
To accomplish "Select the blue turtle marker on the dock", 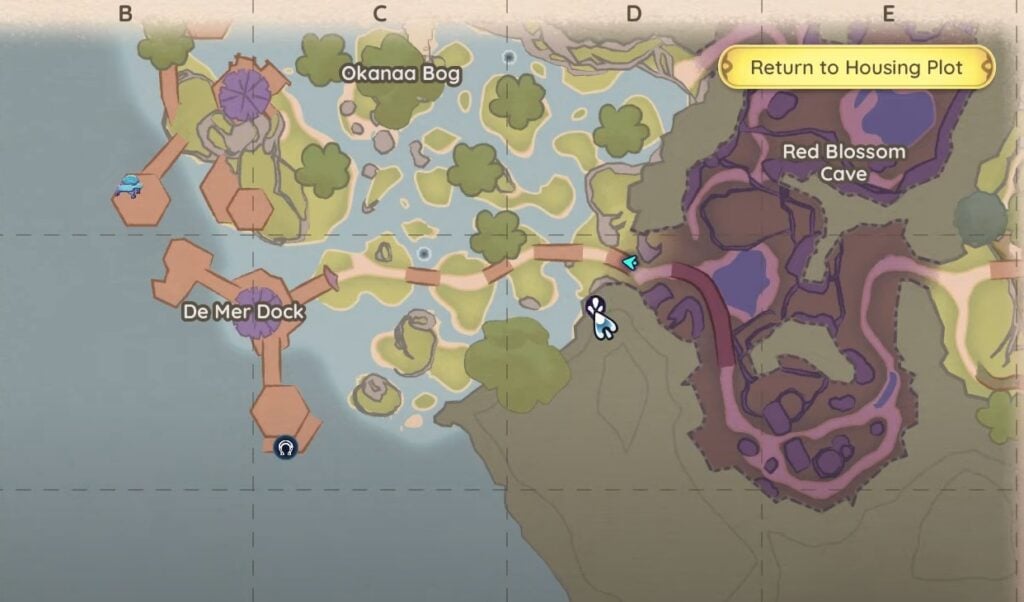I will point(129,185).
